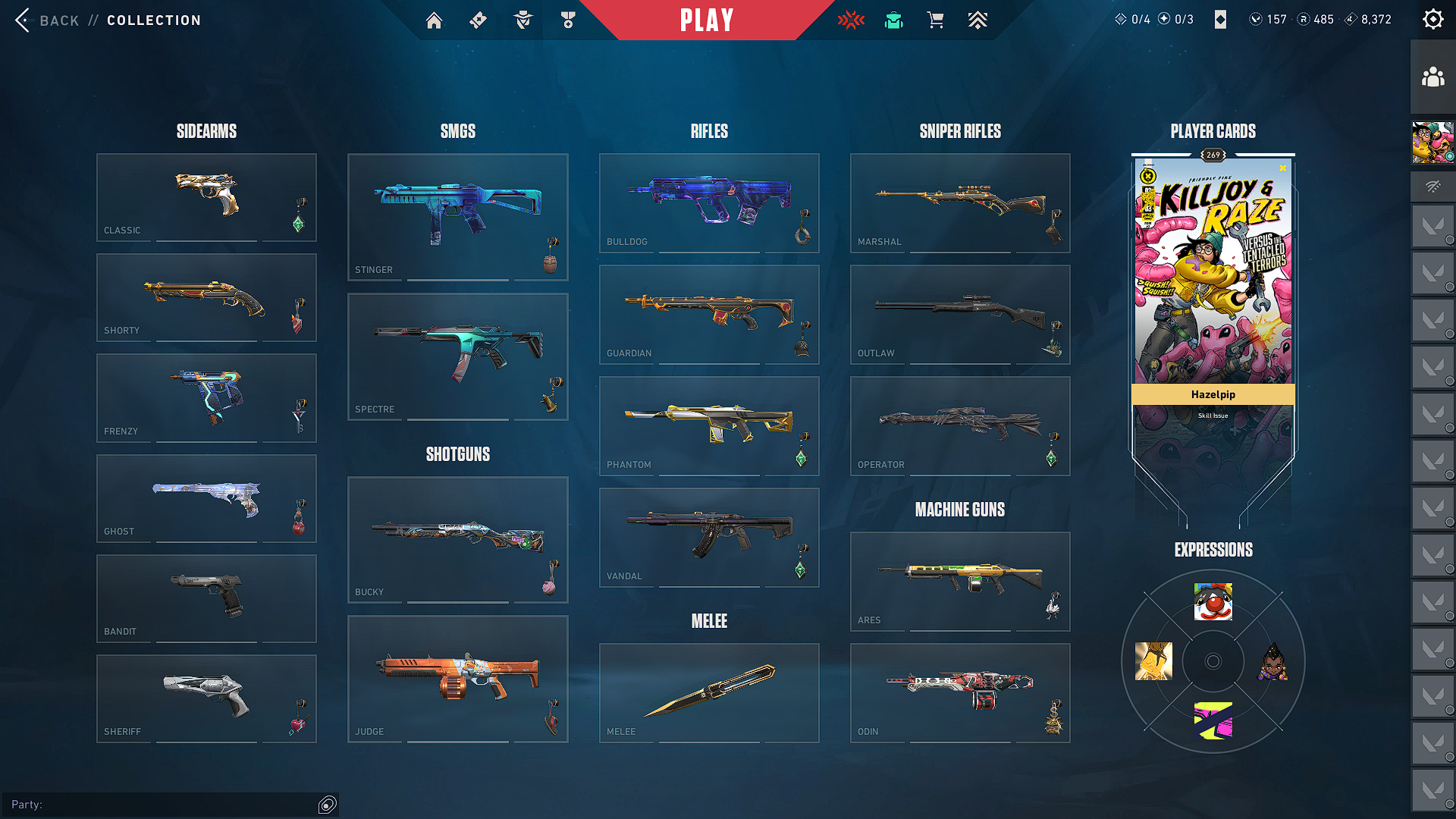1456x819 pixels.
Task: Choose the Phantom rifle slot
Action: pos(709,425)
